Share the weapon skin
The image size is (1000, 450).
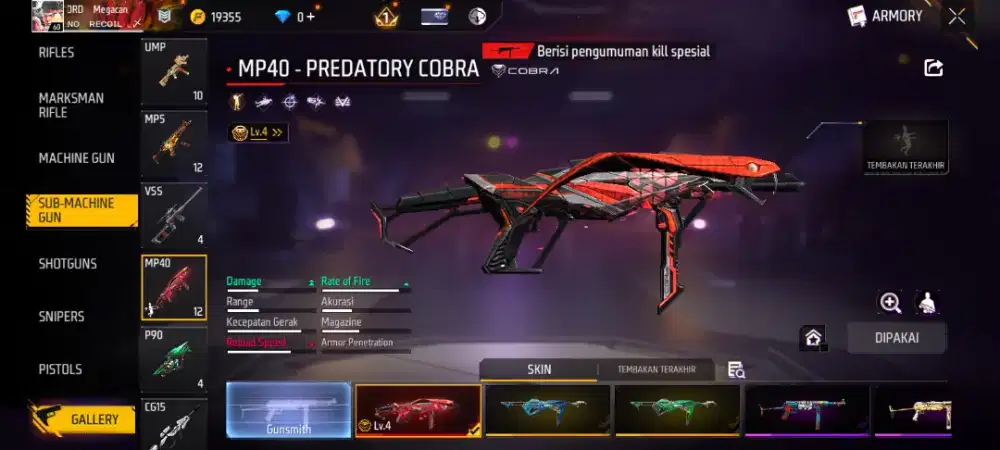[x=933, y=68]
